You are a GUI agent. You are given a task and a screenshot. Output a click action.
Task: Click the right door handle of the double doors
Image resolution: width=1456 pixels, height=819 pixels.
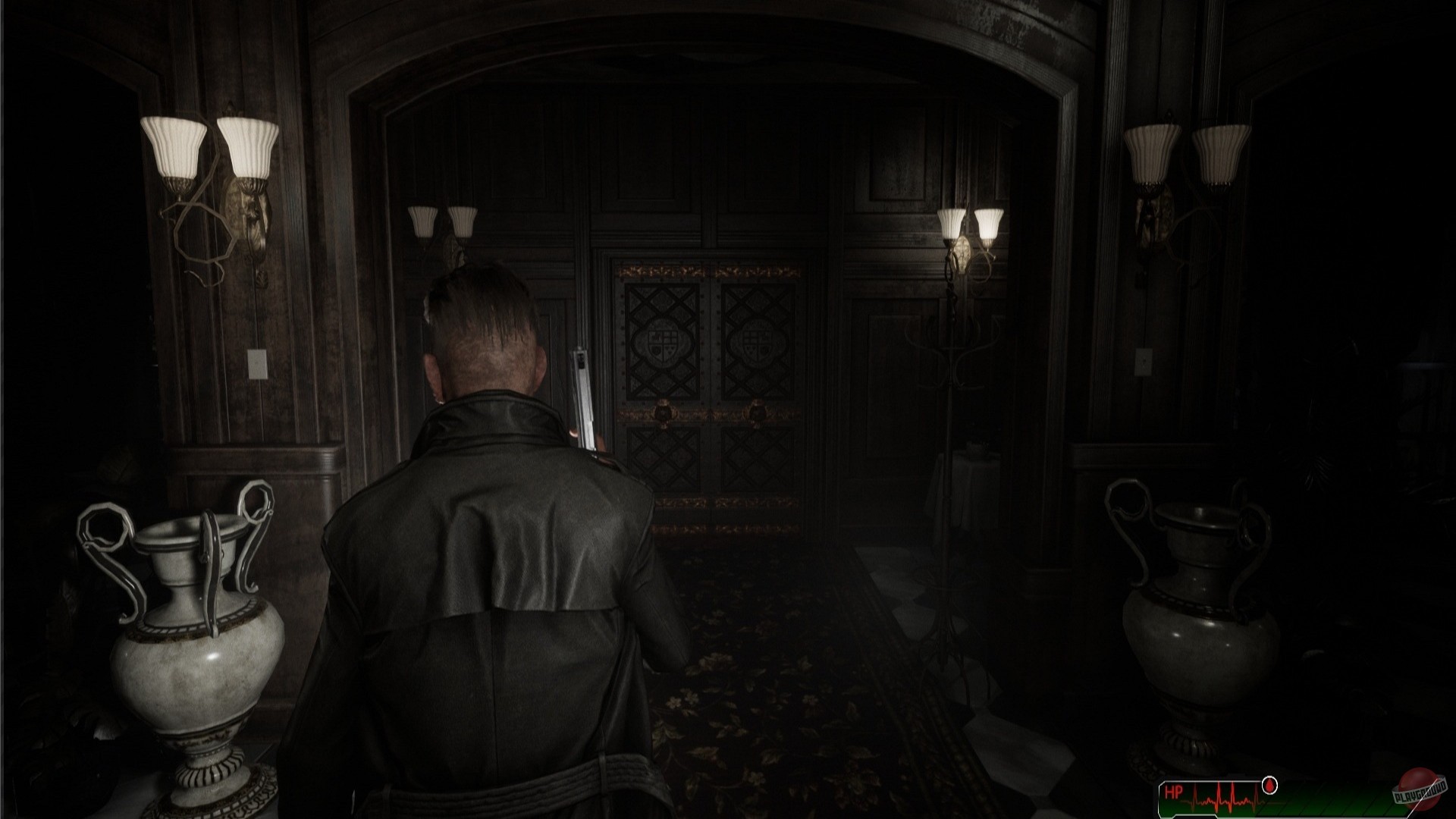756,413
